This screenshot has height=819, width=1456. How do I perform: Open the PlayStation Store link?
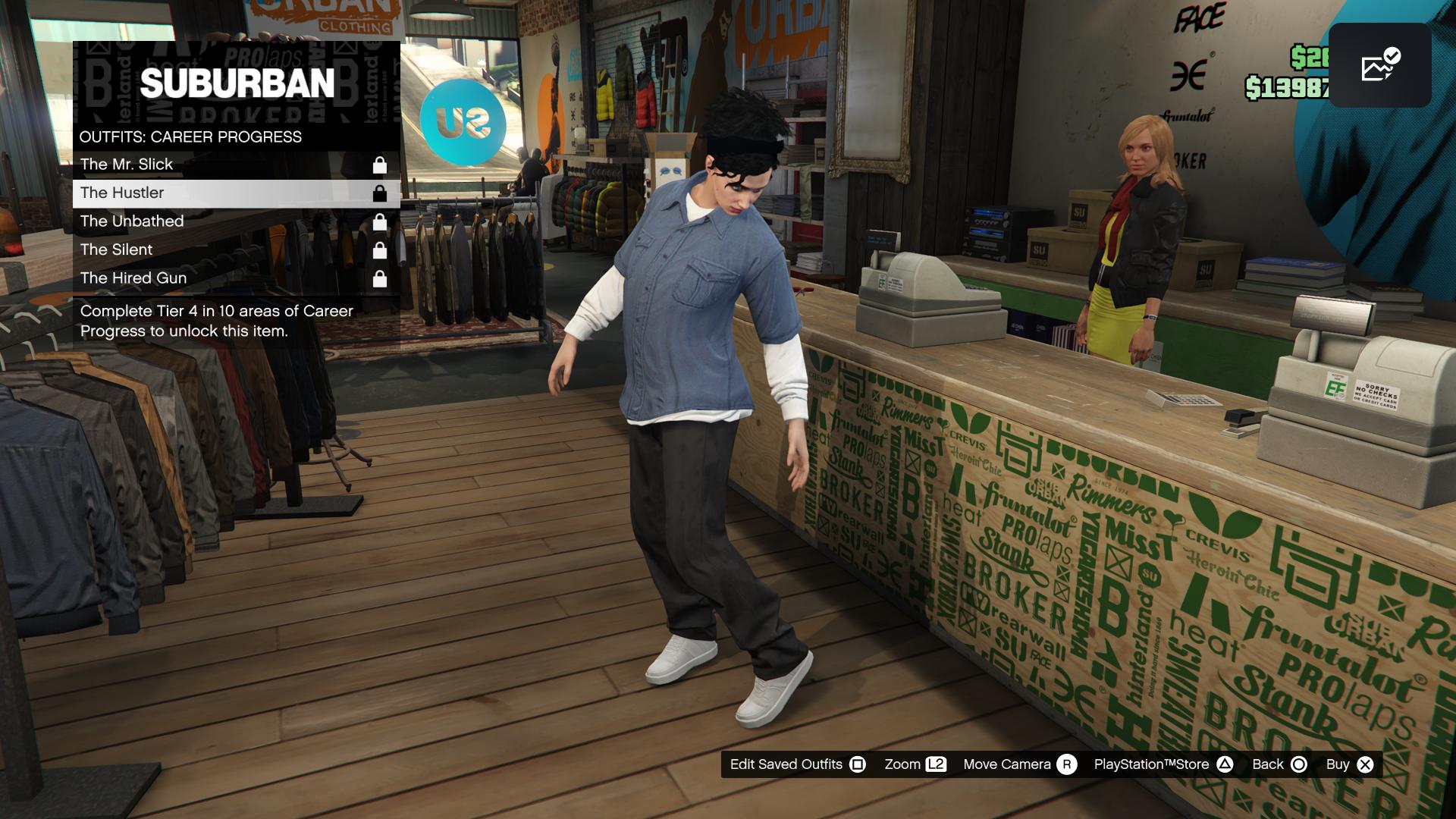[x=1152, y=764]
